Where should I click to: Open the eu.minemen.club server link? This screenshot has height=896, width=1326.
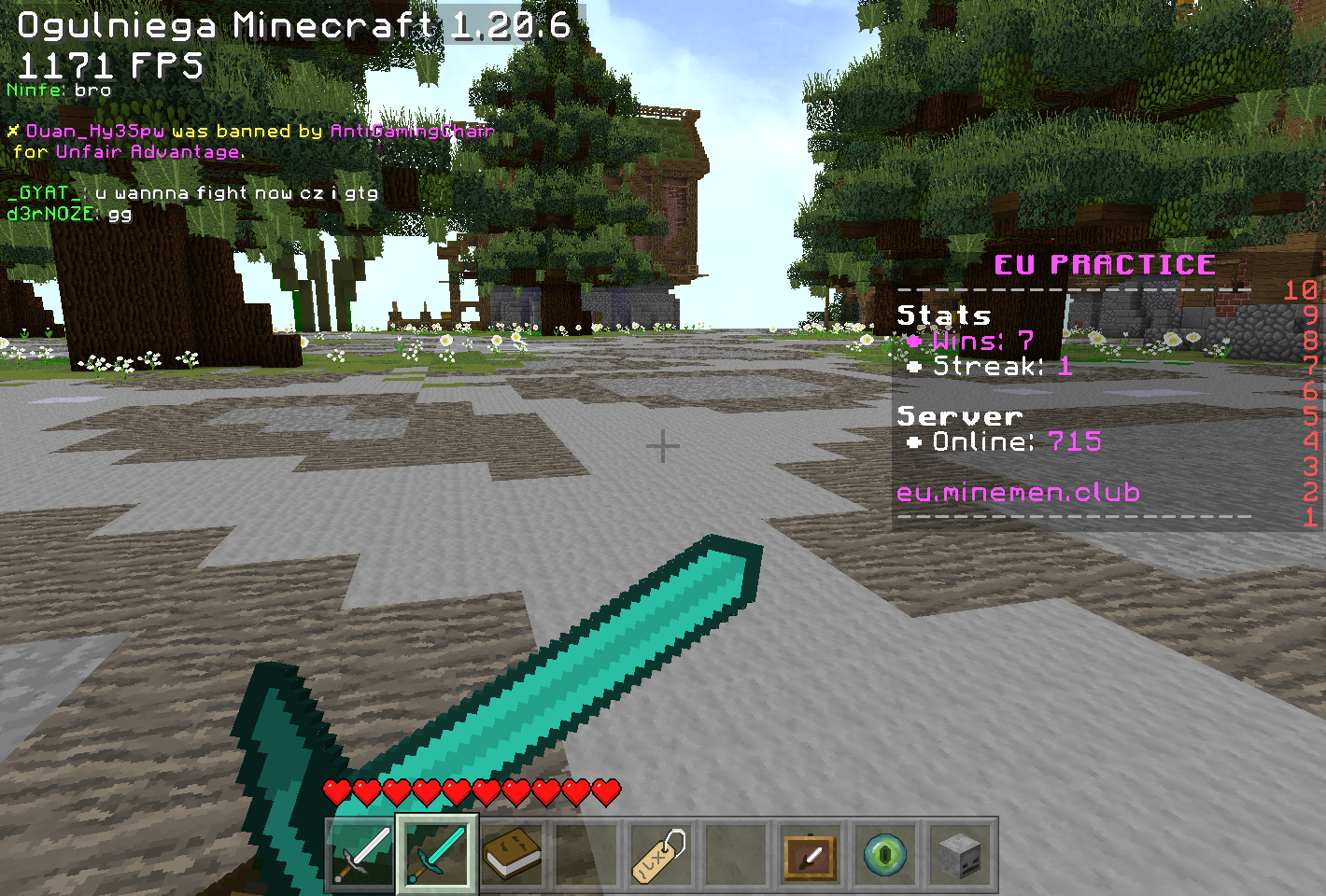[1017, 492]
